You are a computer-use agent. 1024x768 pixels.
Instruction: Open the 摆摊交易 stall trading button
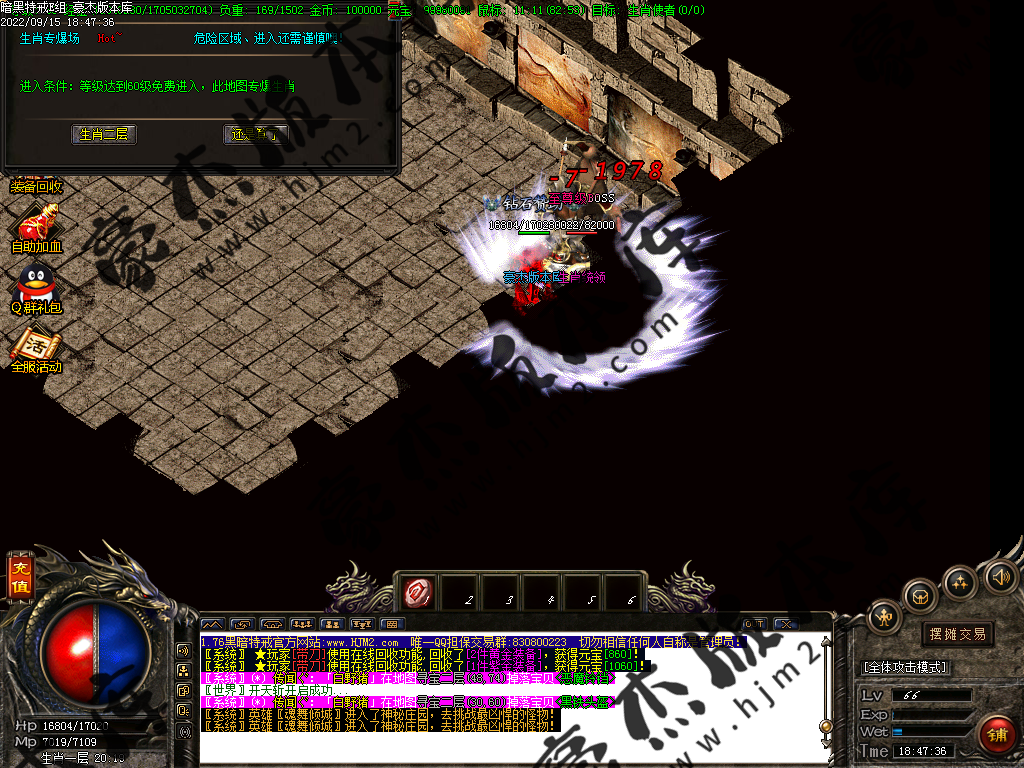click(x=957, y=633)
